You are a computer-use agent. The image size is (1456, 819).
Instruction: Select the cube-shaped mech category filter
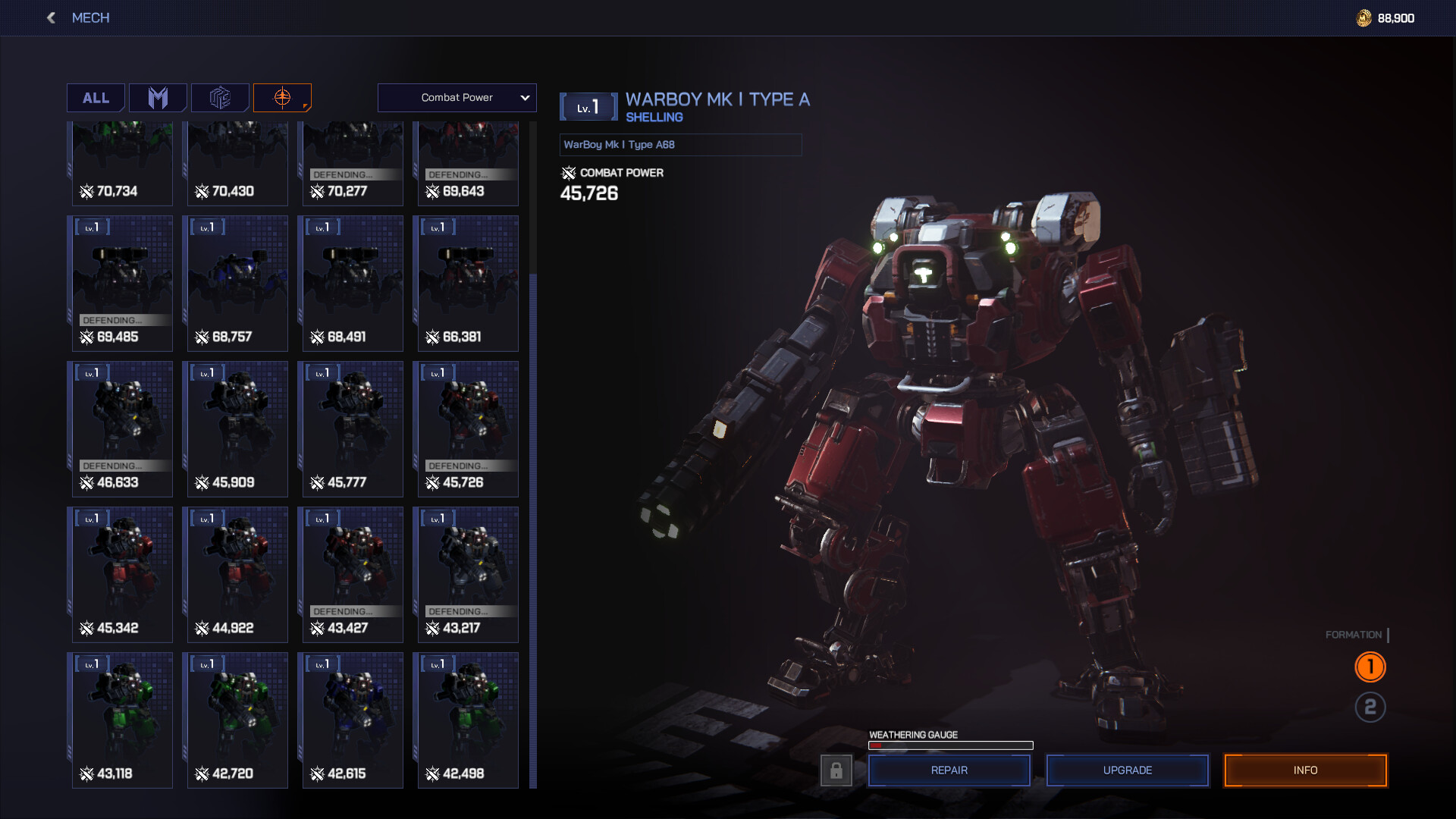pos(220,97)
